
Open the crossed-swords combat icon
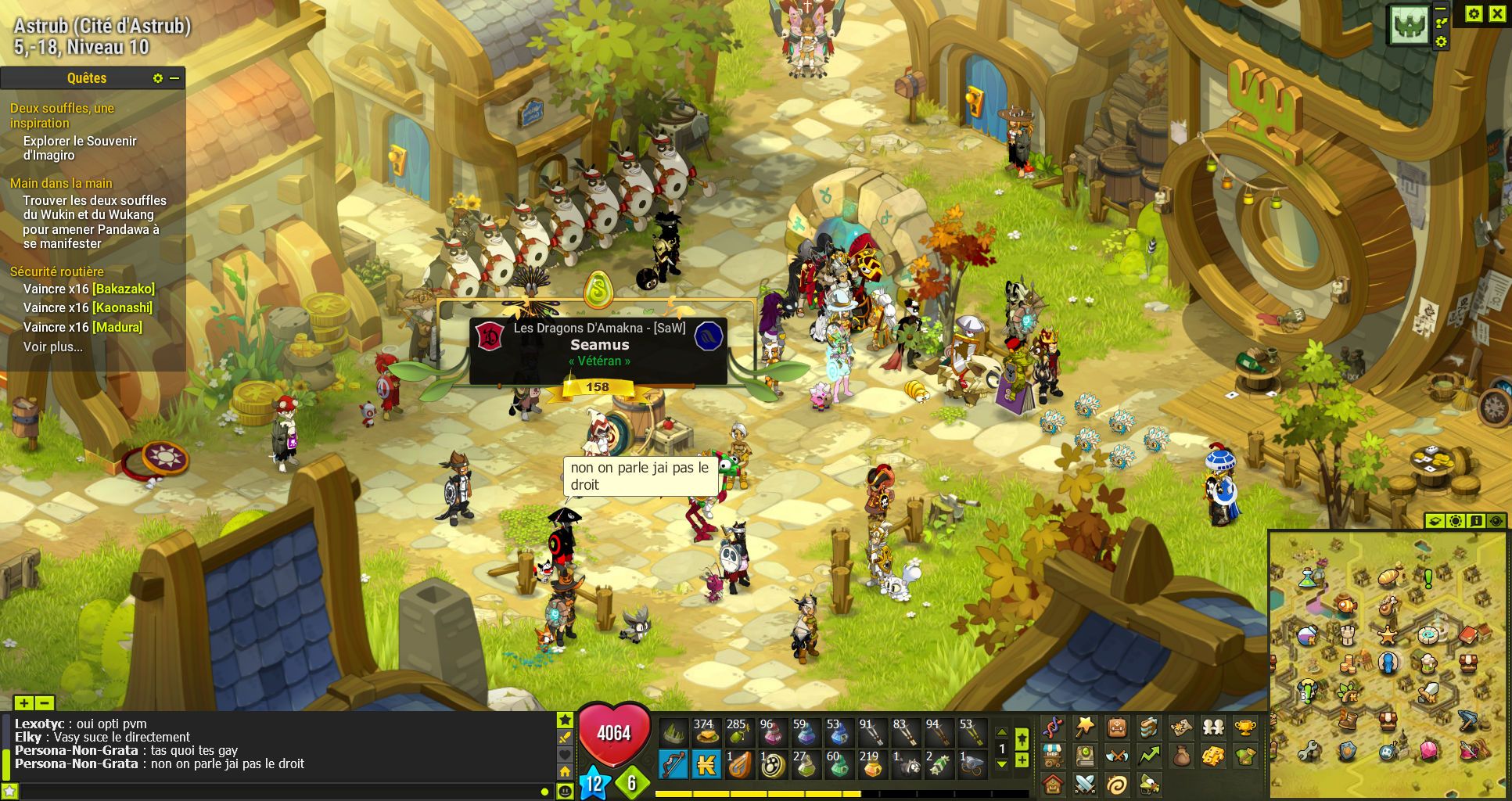[1085, 784]
